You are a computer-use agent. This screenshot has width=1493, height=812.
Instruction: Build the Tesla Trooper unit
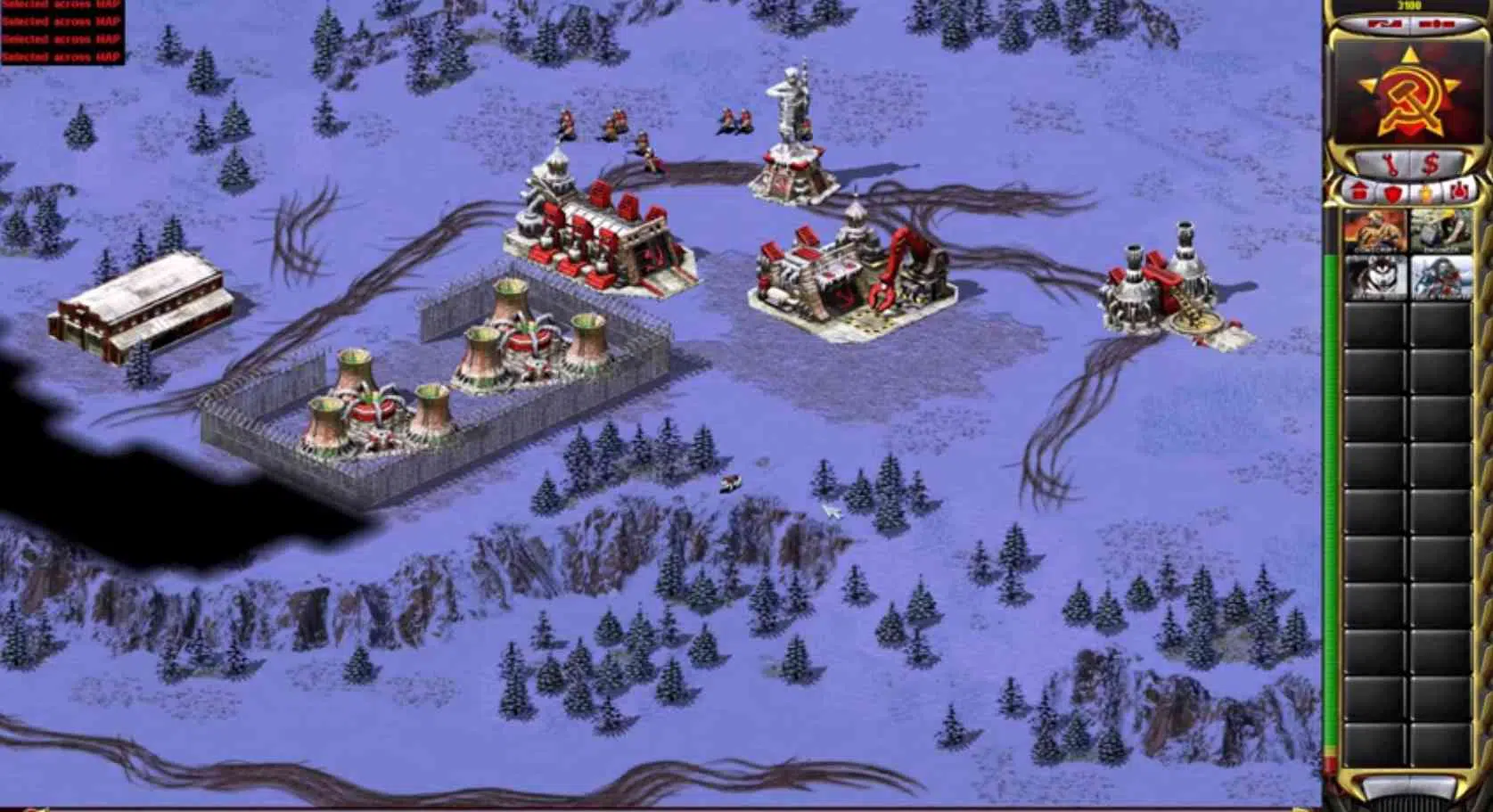click(1440, 276)
